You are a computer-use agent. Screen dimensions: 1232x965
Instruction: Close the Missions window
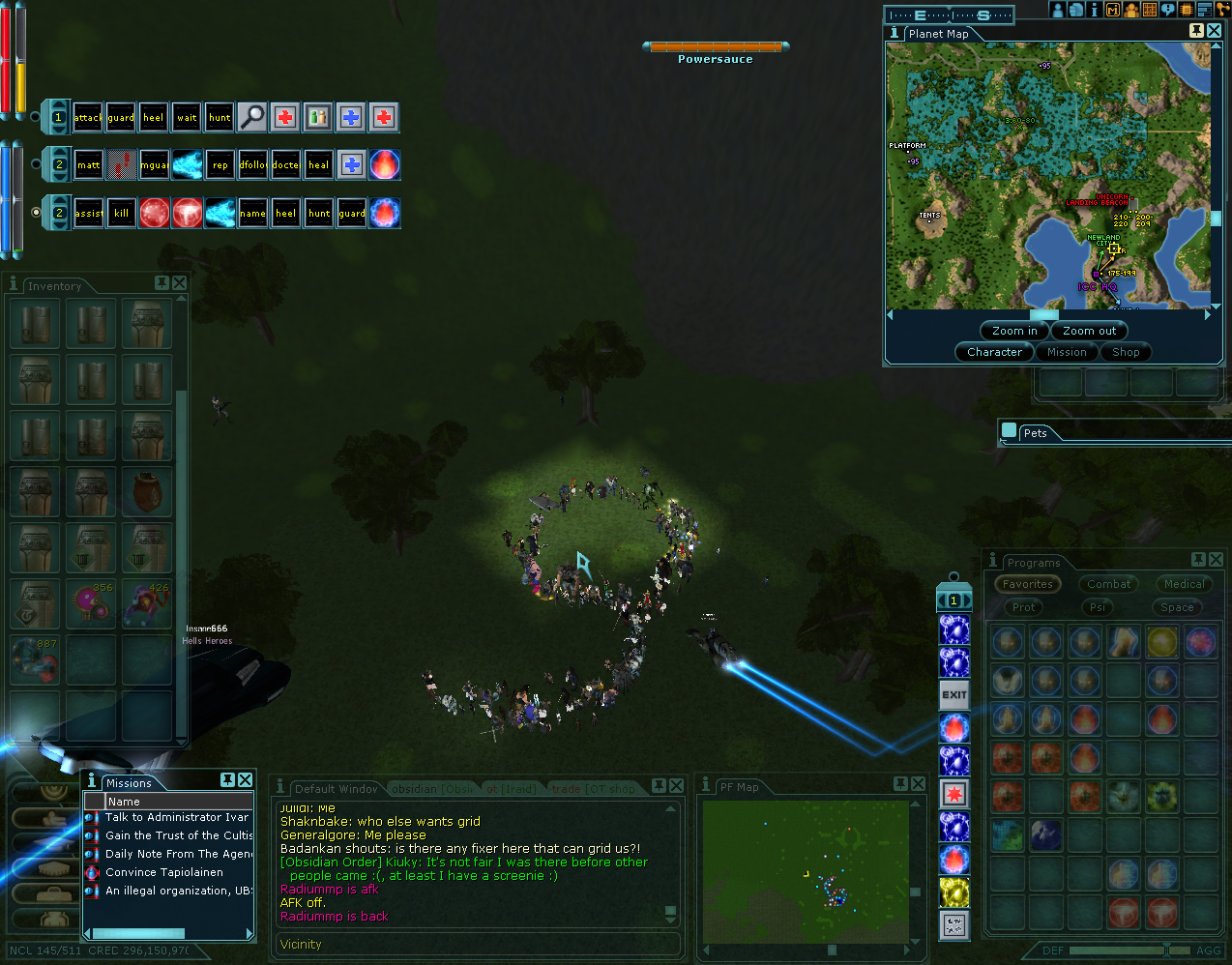click(246, 780)
